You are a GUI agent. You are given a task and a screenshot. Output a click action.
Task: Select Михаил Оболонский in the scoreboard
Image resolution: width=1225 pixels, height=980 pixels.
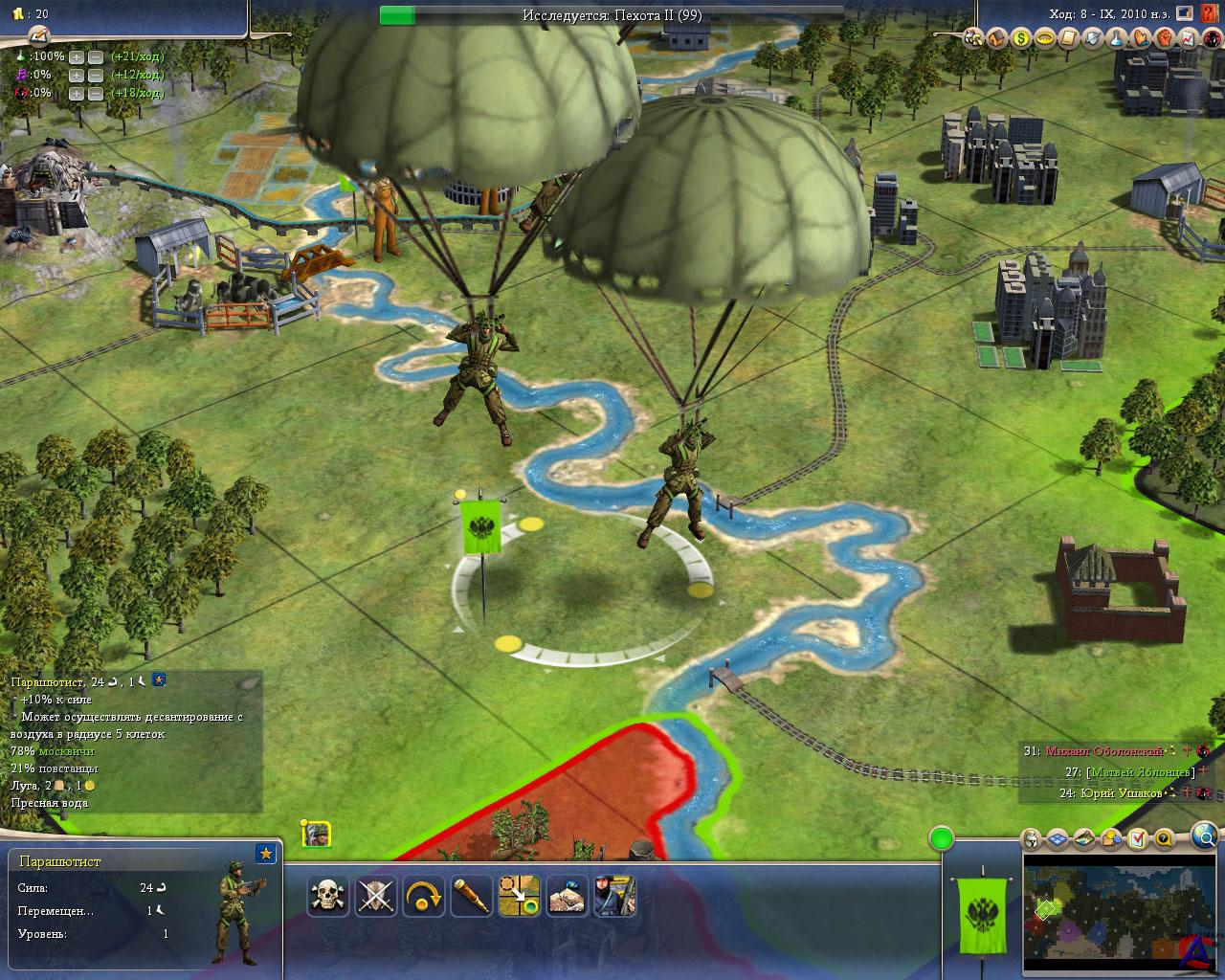pos(1103,751)
